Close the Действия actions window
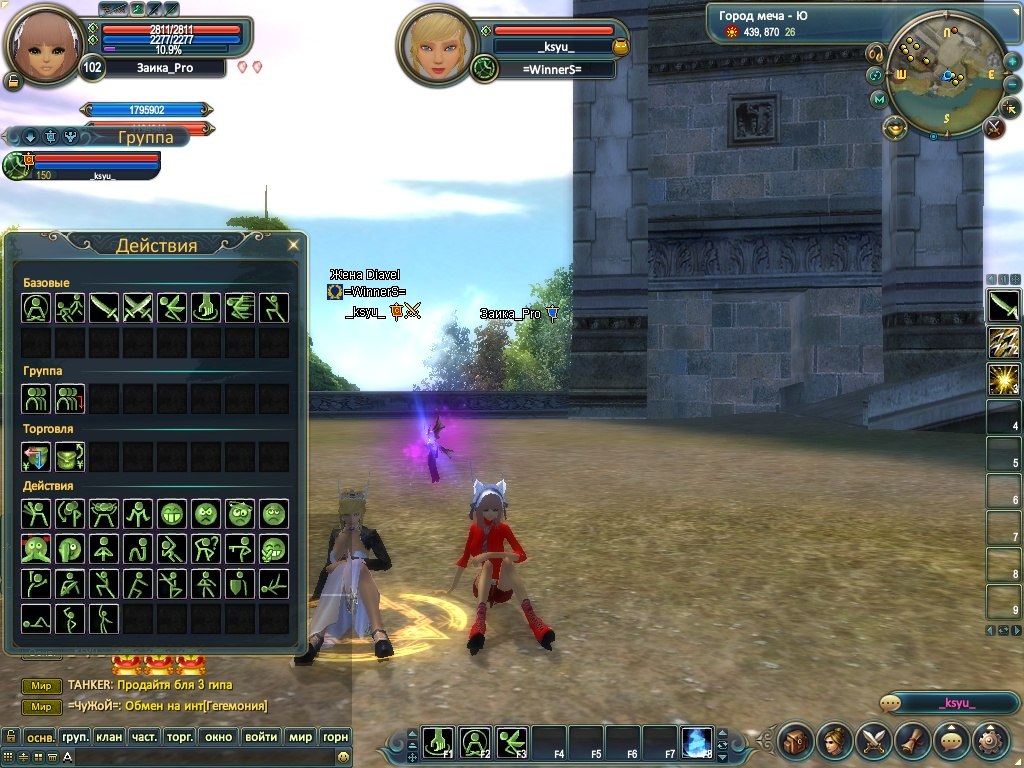Screen dimensions: 1024x768 293,244
